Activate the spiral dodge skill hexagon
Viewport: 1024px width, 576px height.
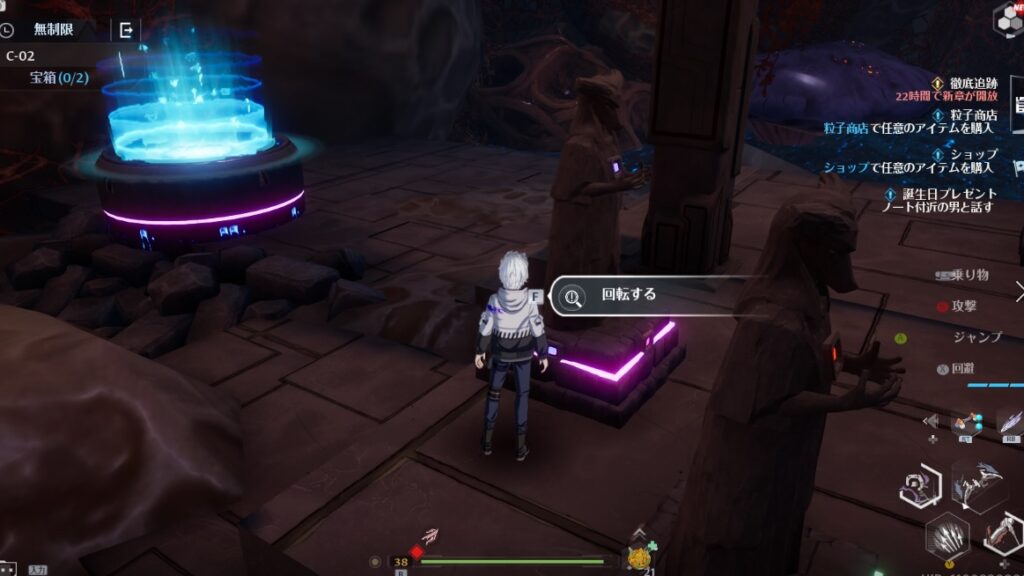918,486
